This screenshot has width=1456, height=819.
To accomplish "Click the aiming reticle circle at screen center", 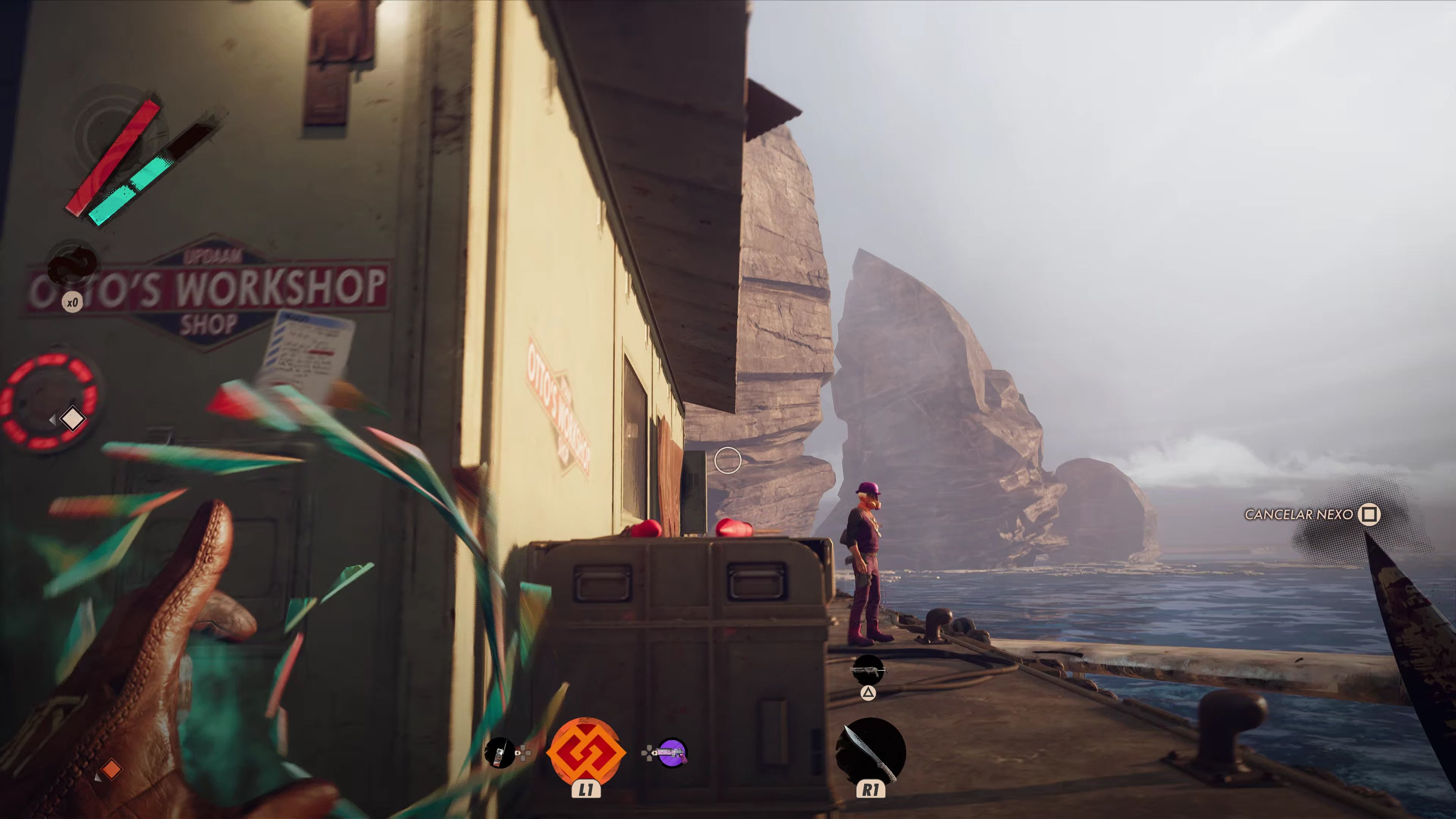I will click(728, 461).
